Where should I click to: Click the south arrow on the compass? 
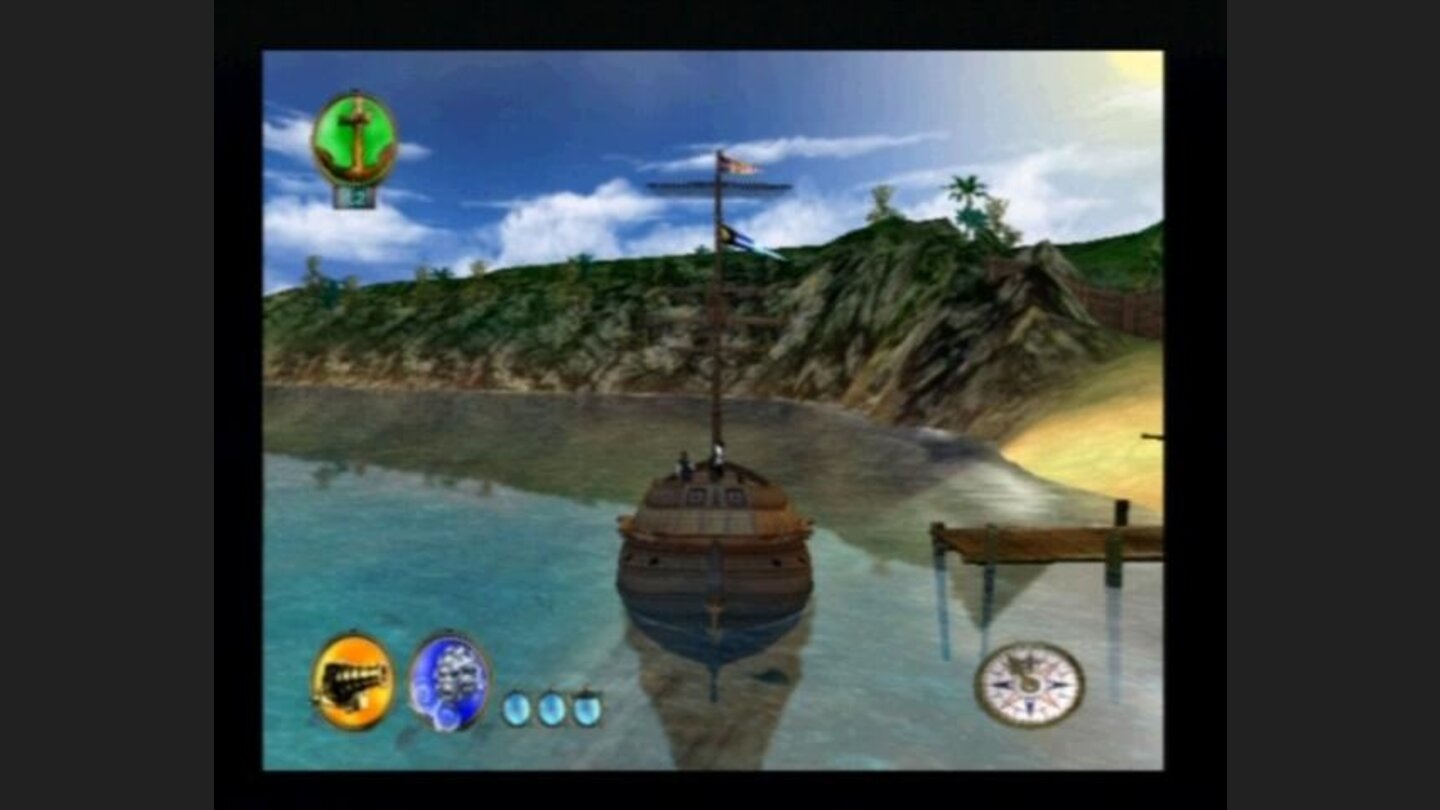point(1029,707)
